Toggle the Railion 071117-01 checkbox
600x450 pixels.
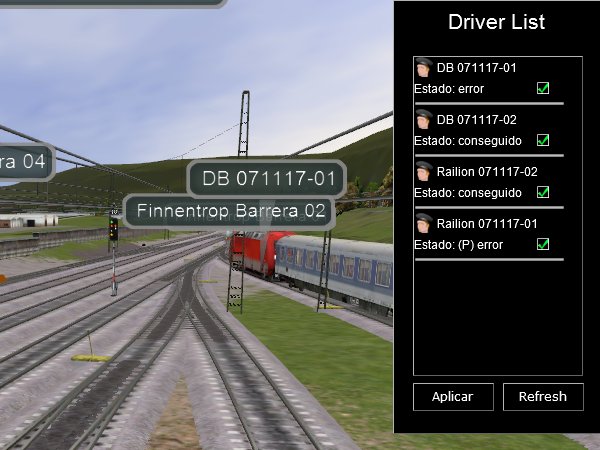pyautogui.click(x=543, y=244)
